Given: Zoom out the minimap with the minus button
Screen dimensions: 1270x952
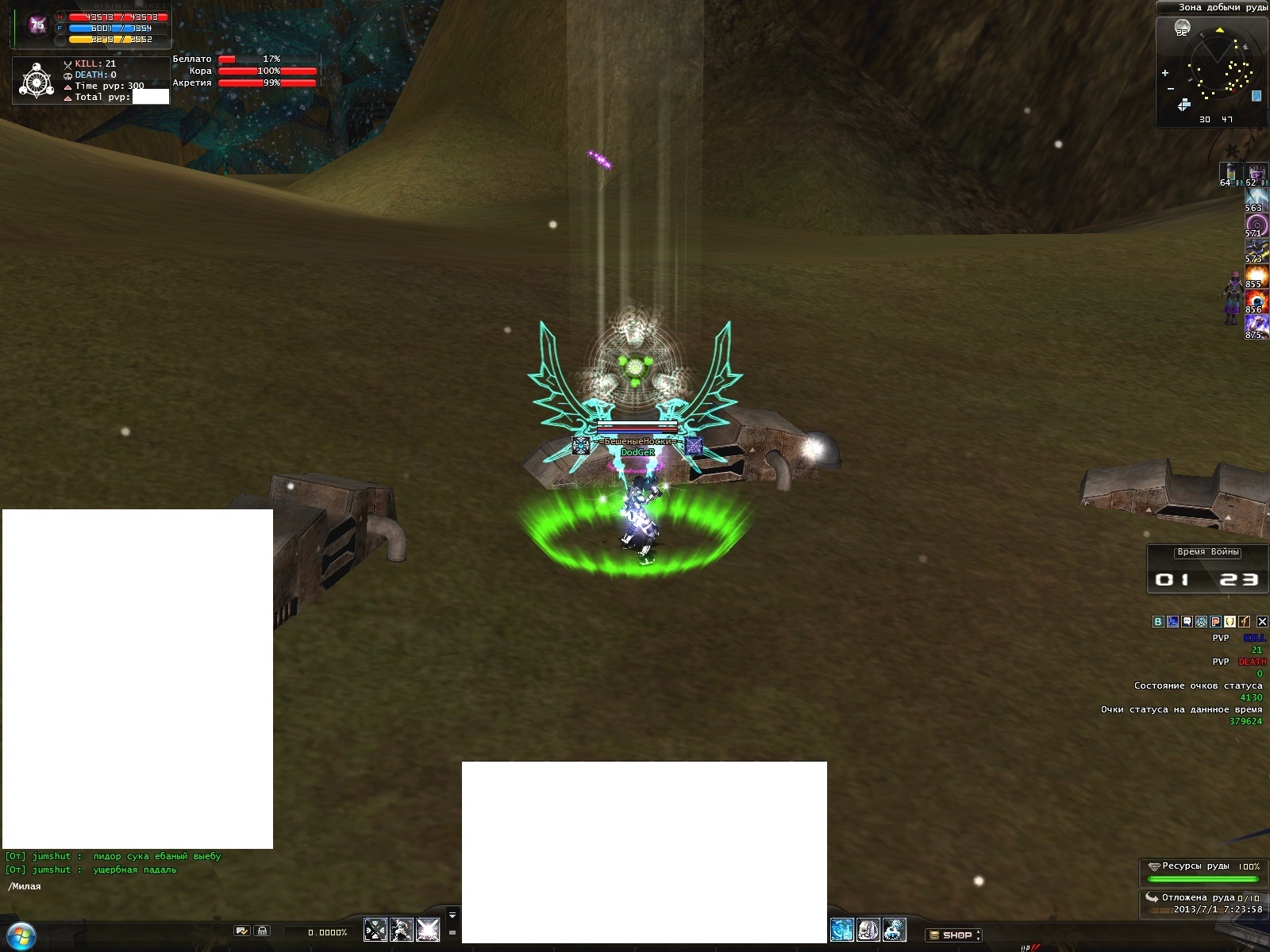Looking at the screenshot, I should pos(1170,89).
